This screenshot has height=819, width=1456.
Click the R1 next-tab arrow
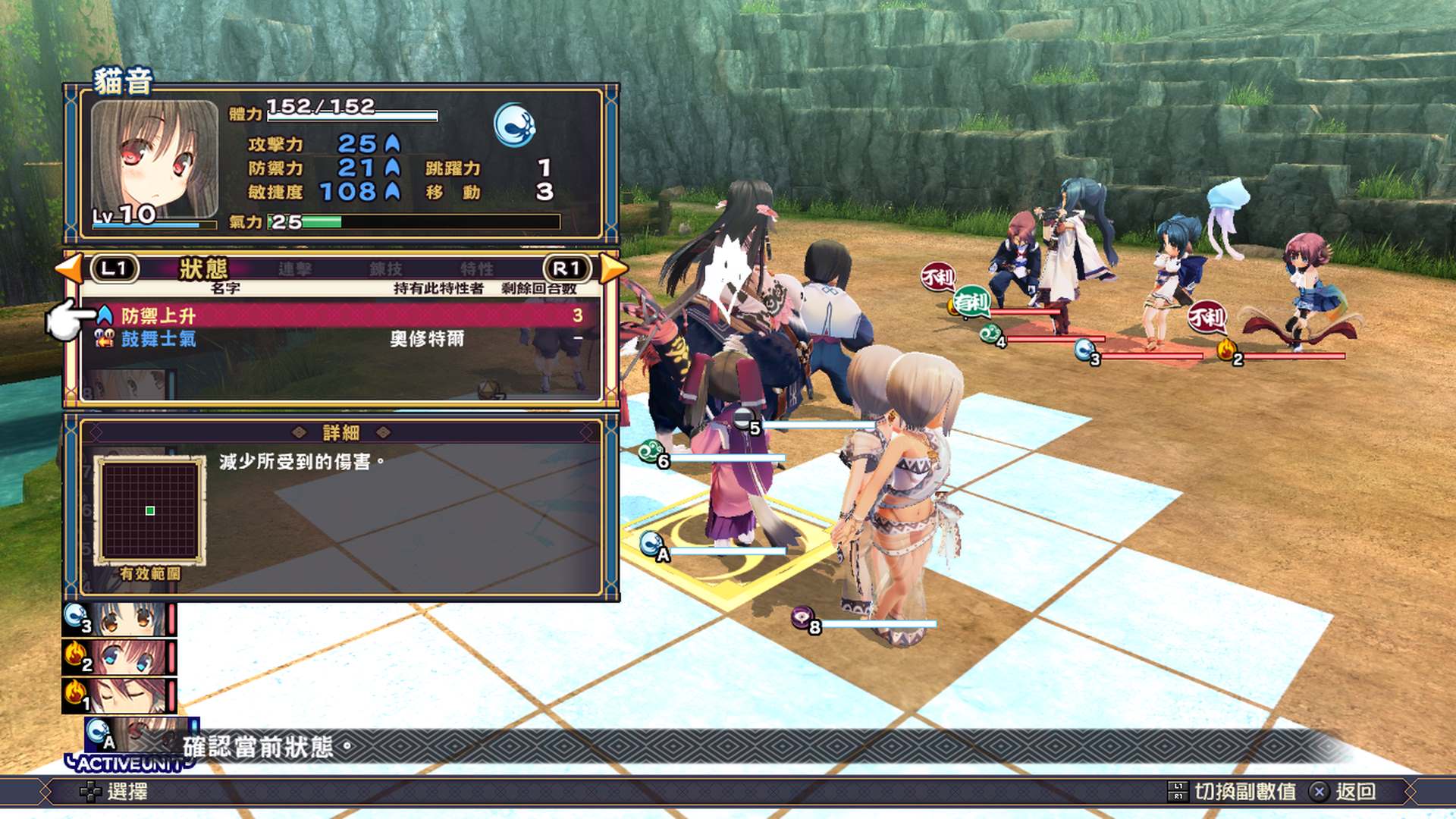569,269
